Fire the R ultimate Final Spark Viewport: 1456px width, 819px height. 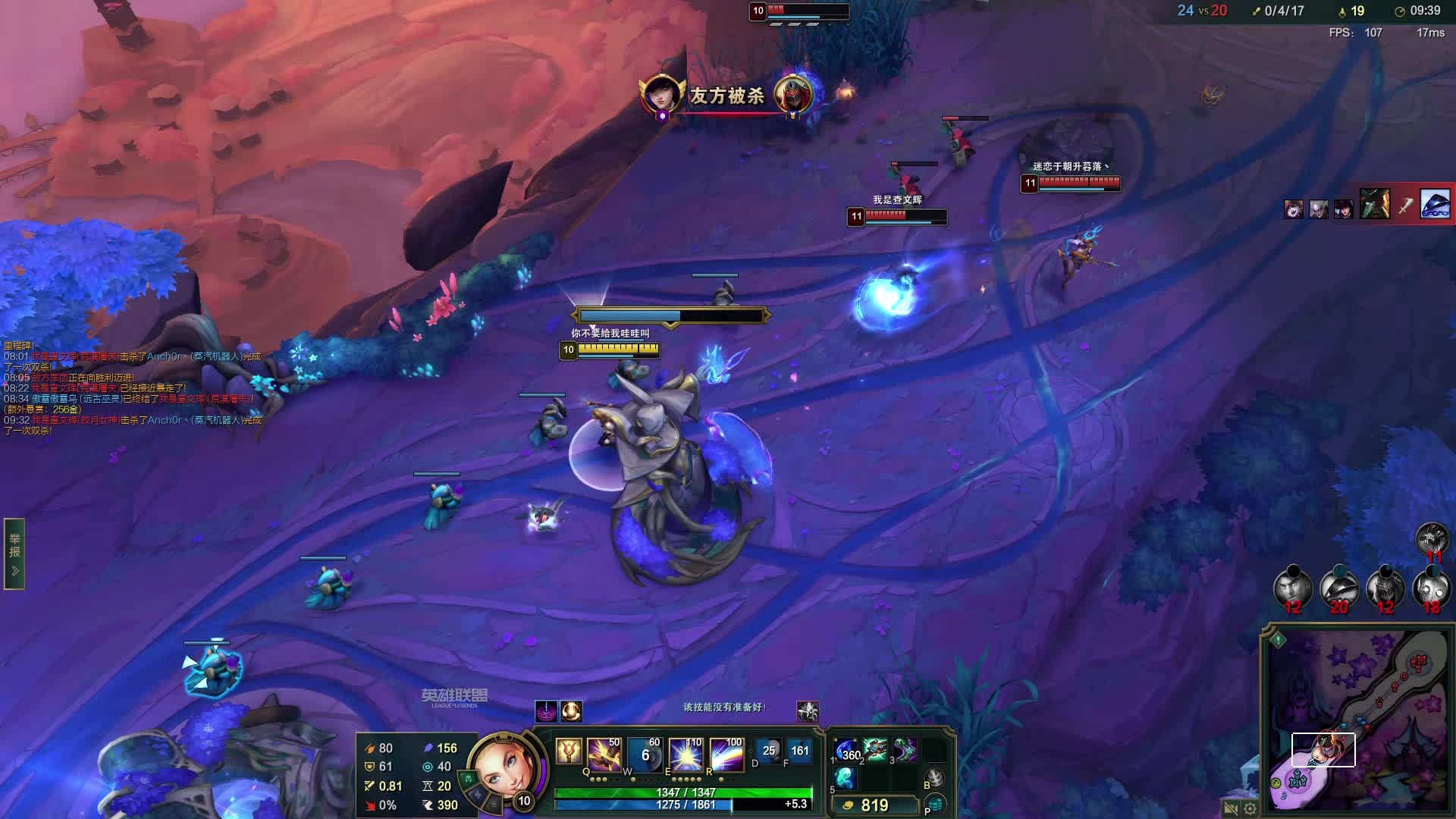click(x=726, y=755)
